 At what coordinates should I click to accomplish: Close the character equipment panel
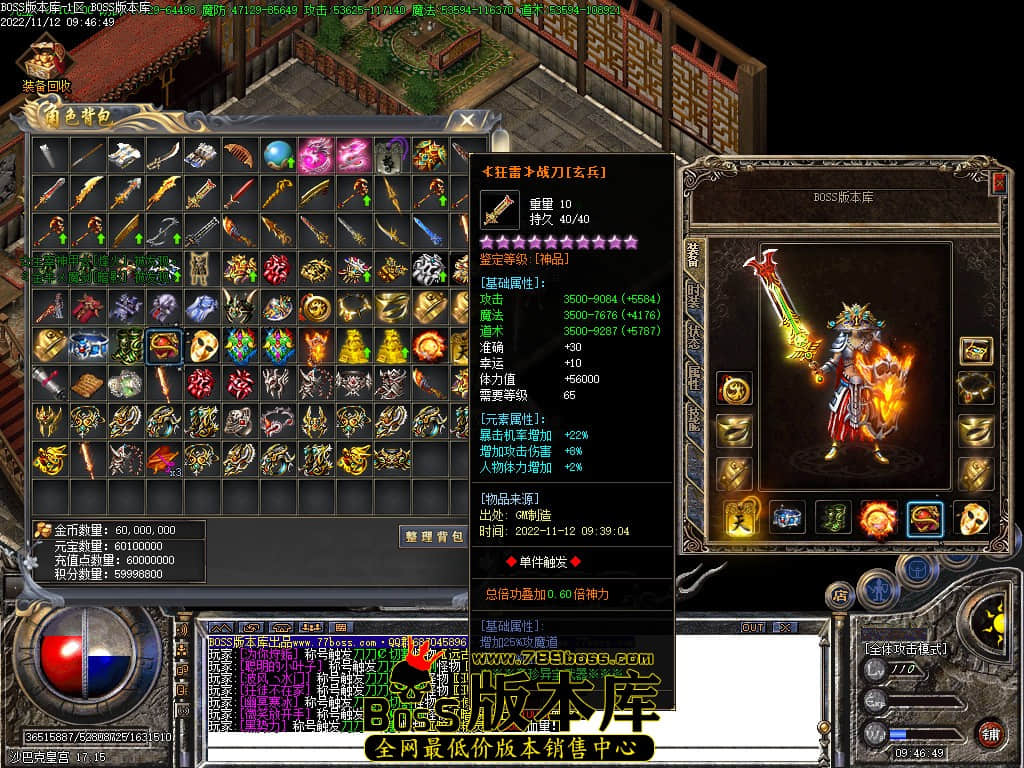pyautogui.click(x=999, y=182)
